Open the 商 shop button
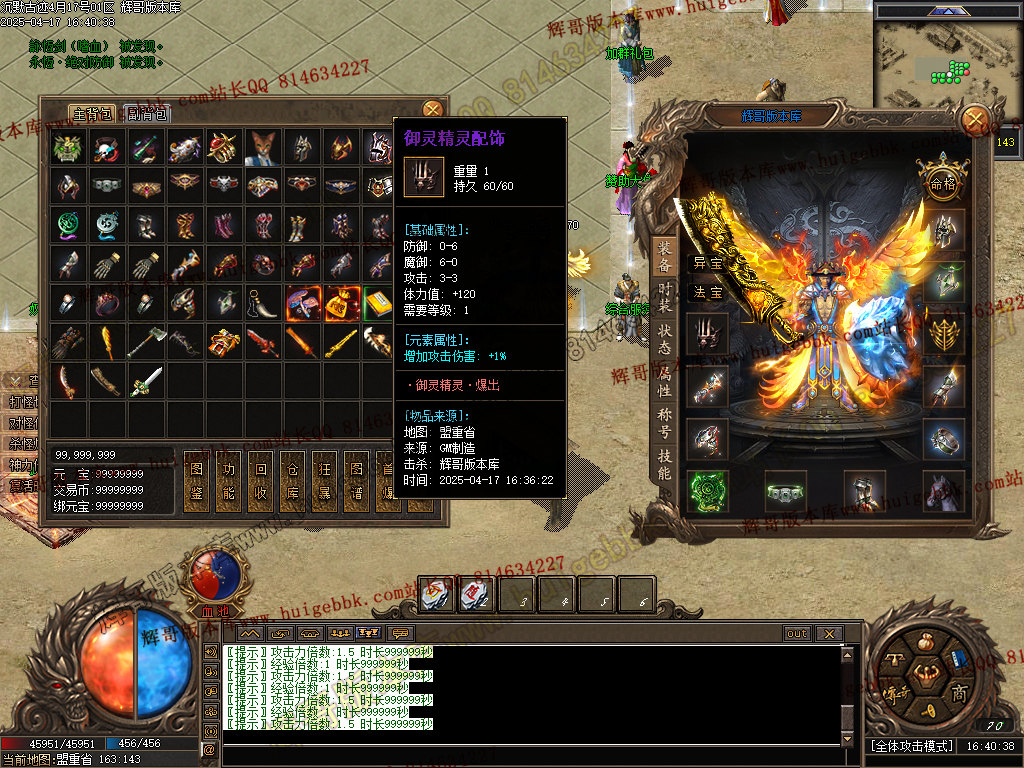 pos(959,693)
